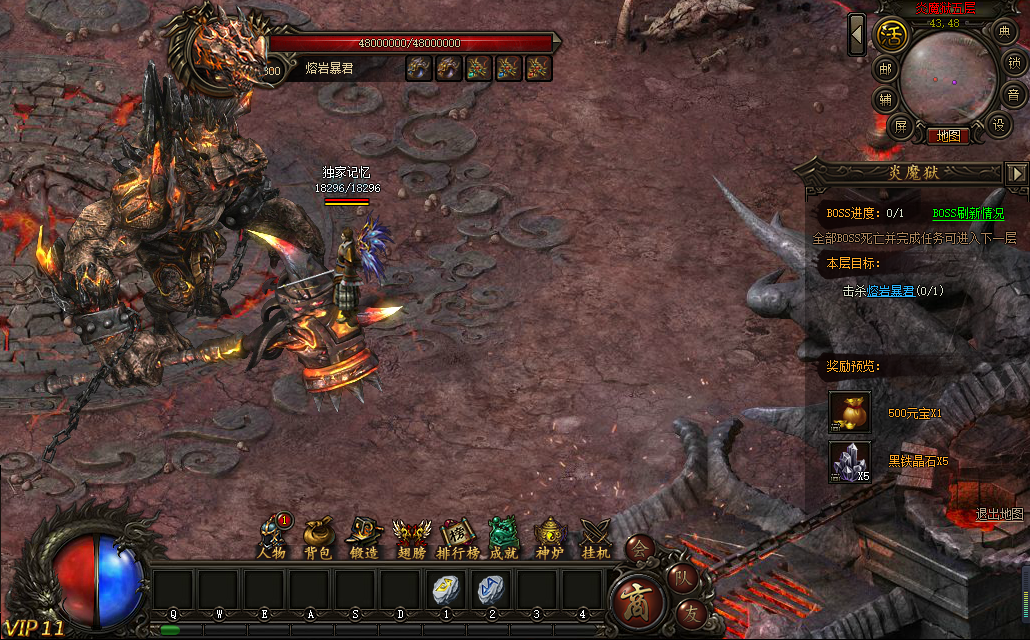Open the 背包 bag inventory
Screen dimensions: 1030x640
[x=318, y=537]
